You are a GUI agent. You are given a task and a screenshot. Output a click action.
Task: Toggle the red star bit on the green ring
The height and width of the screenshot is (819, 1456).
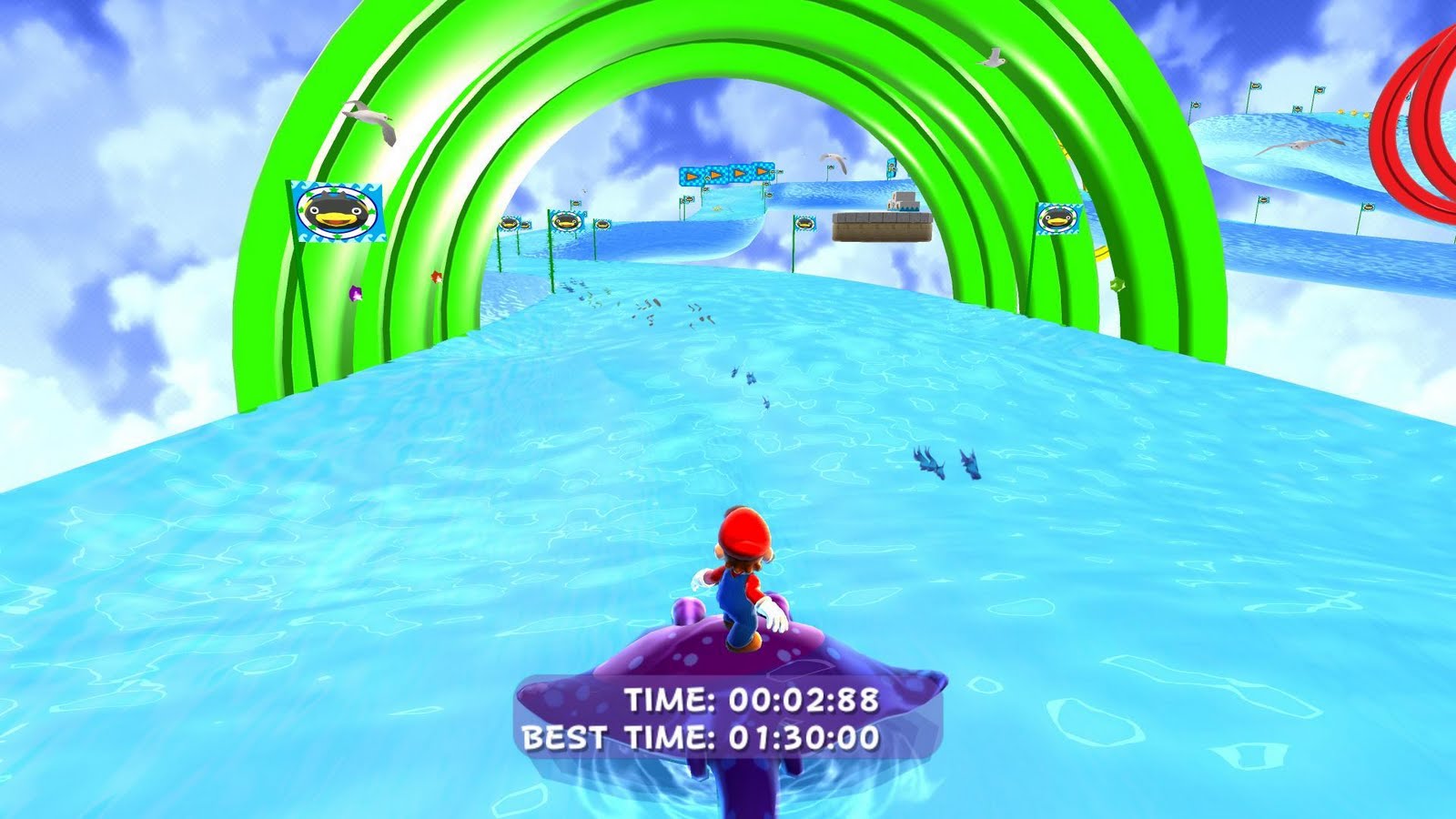click(437, 277)
